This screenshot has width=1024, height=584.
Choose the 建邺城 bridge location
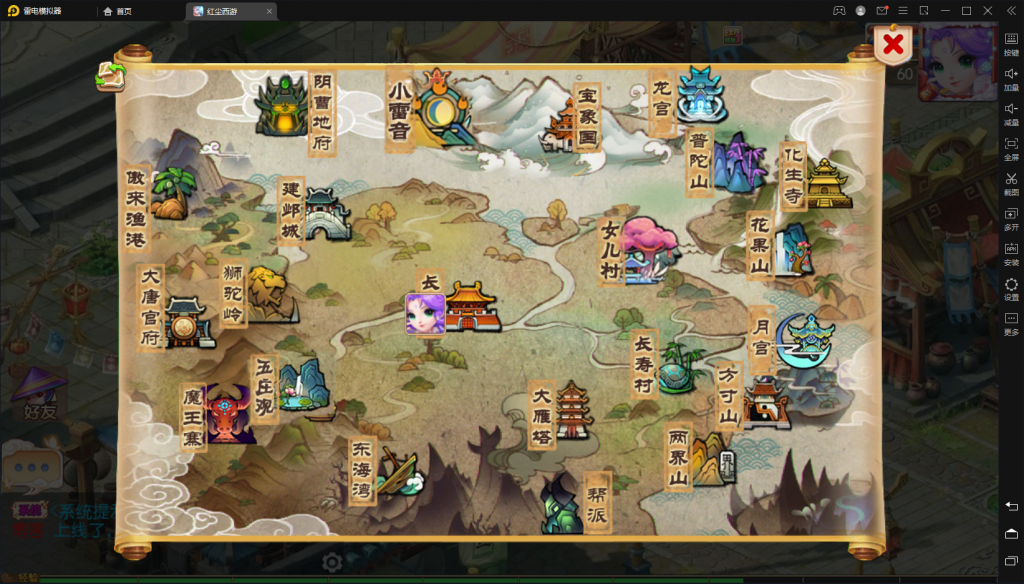(x=326, y=215)
